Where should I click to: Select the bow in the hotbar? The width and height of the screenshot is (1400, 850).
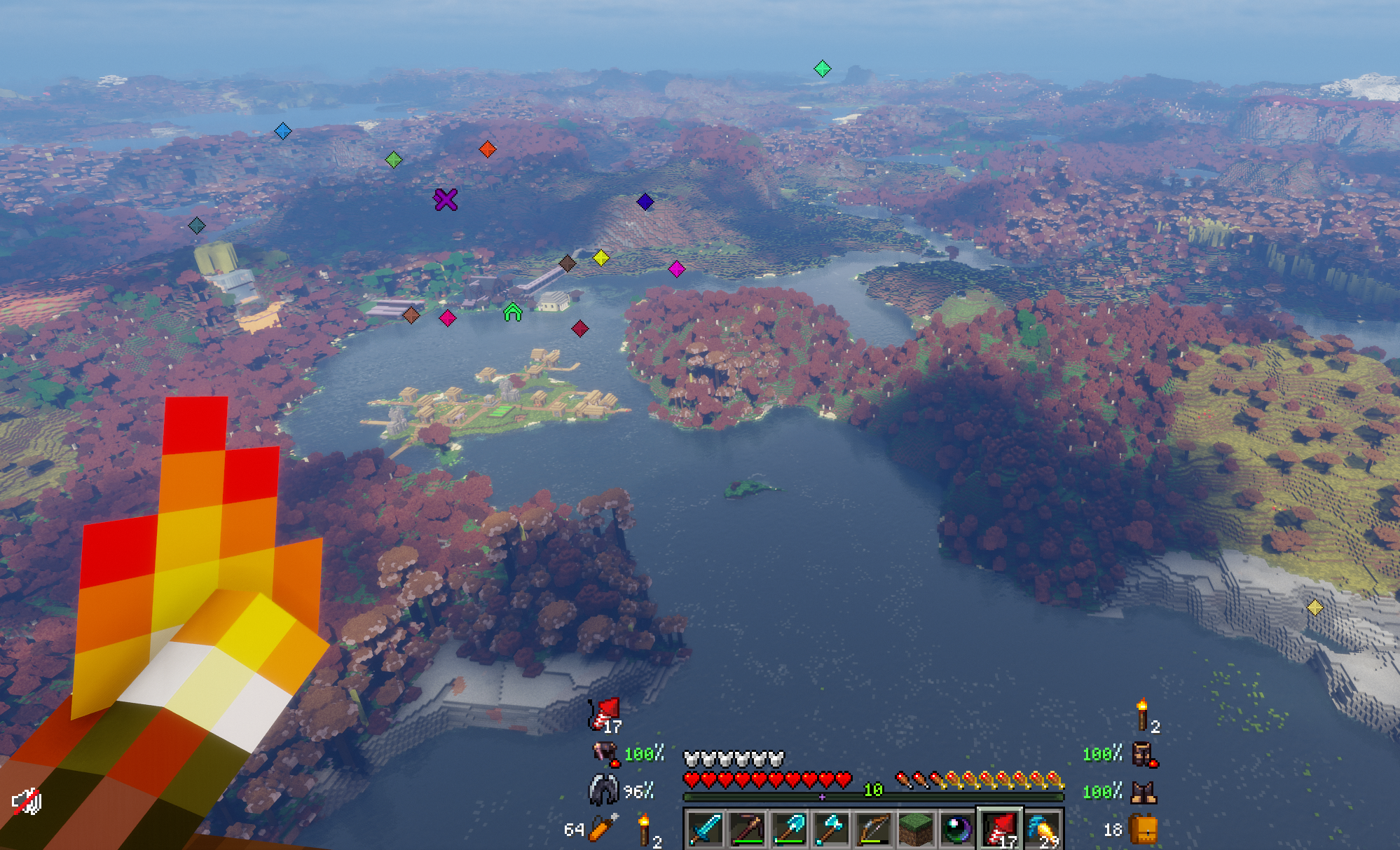[x=874, y=829]
